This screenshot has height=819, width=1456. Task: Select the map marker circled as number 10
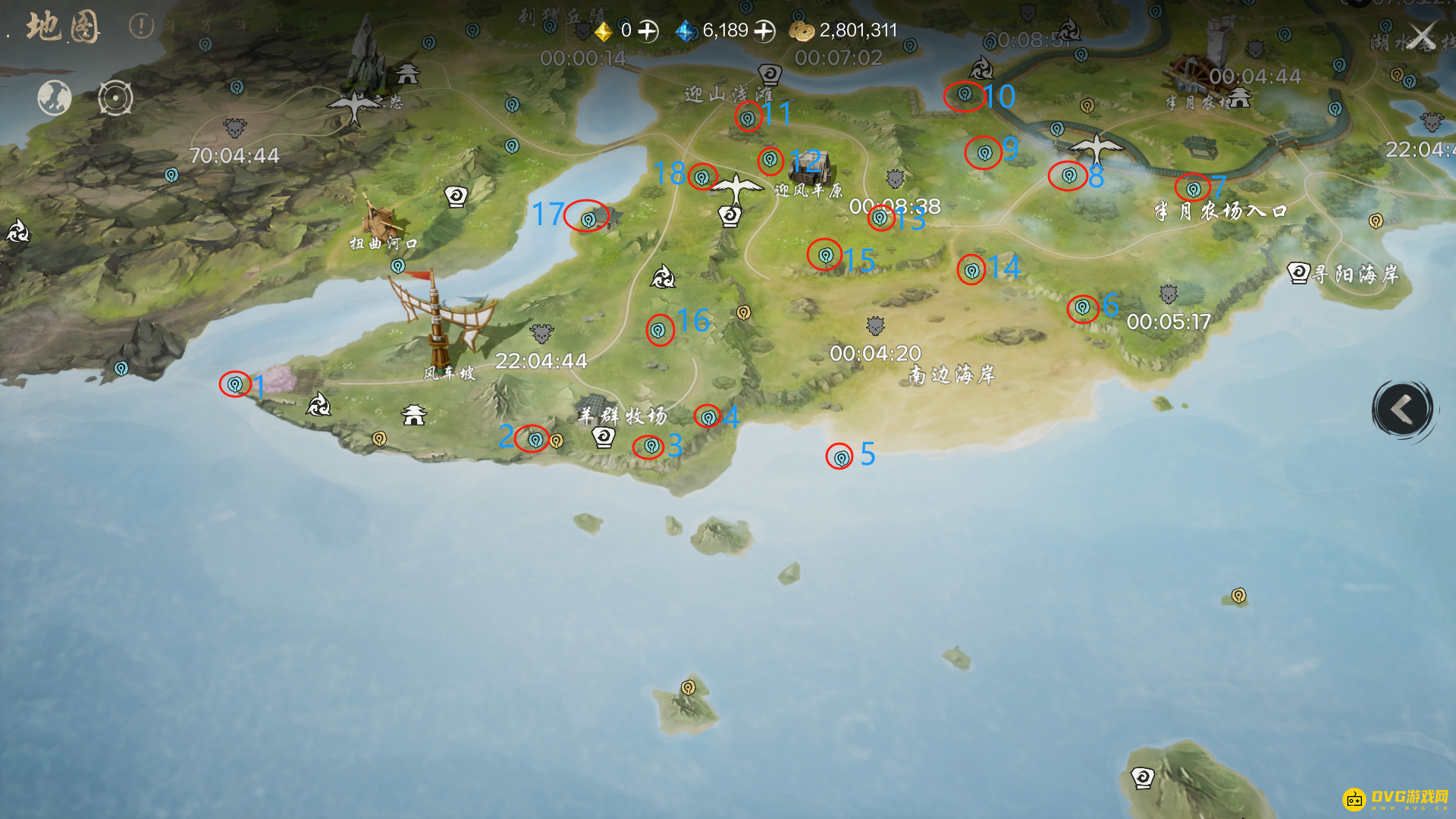[964, 95]
